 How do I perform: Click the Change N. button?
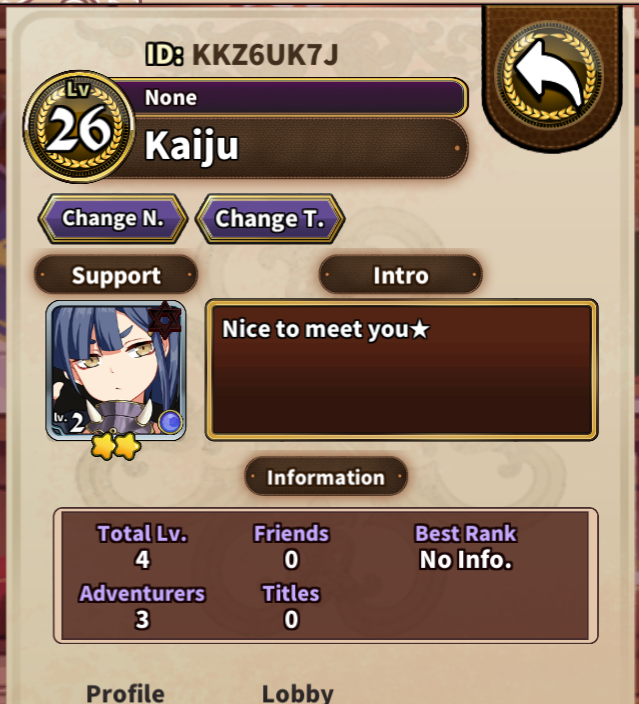[112, 218]
